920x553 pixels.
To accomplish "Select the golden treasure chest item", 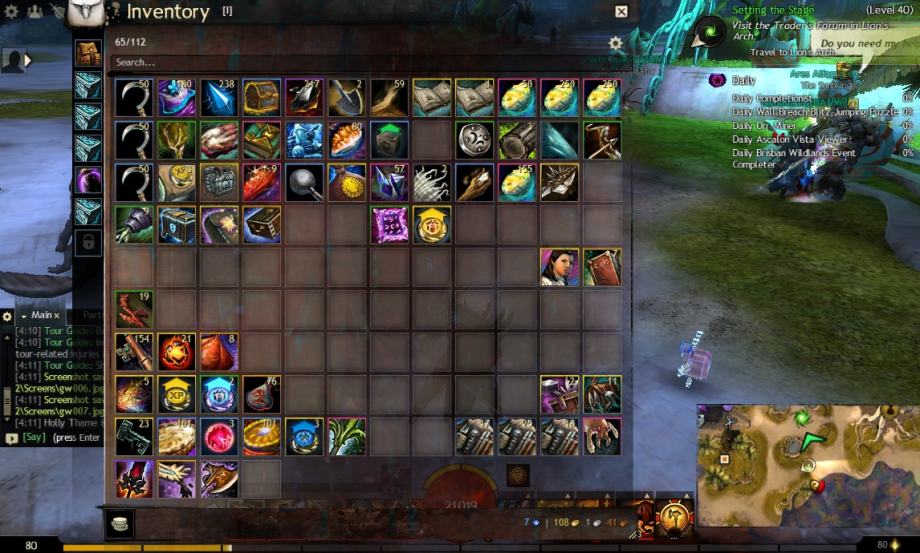I will click(x=261, y=98).
